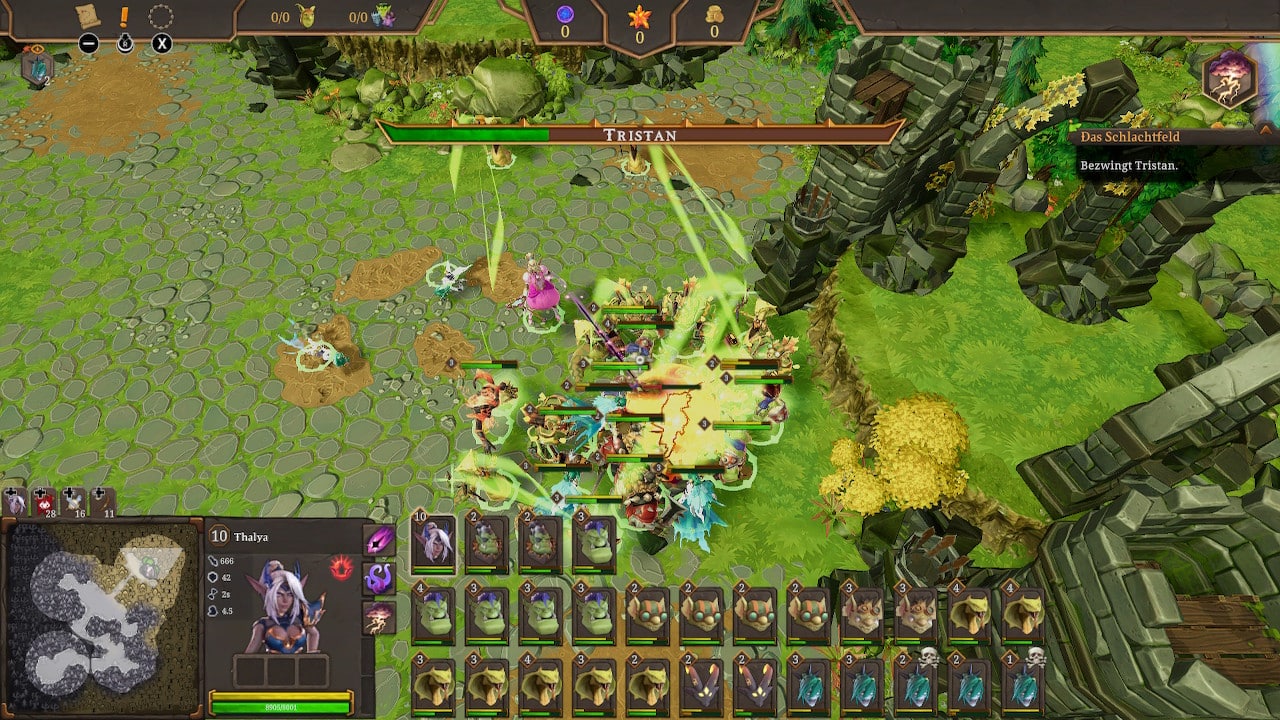The image size is (1280, 720).
Task: Activate the purple tentacle ability
Action: point(379,578)
